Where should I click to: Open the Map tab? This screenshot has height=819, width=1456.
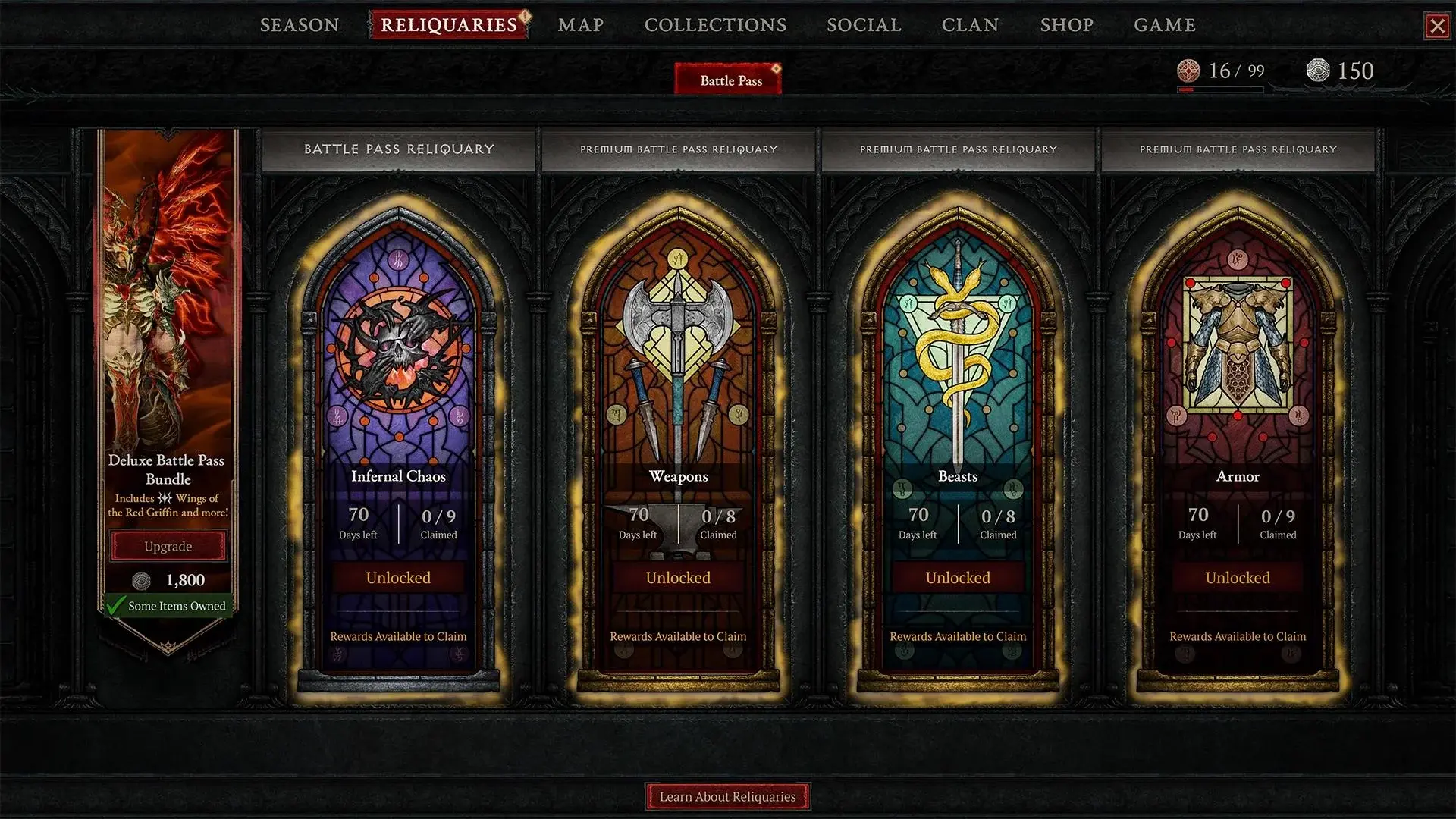point(581,25)
